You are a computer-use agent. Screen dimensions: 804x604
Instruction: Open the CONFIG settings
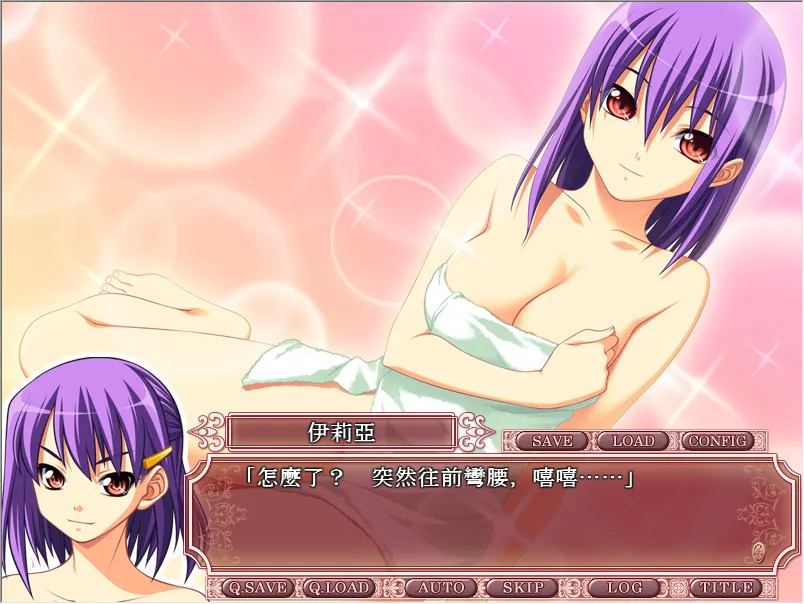coord(719,441)
